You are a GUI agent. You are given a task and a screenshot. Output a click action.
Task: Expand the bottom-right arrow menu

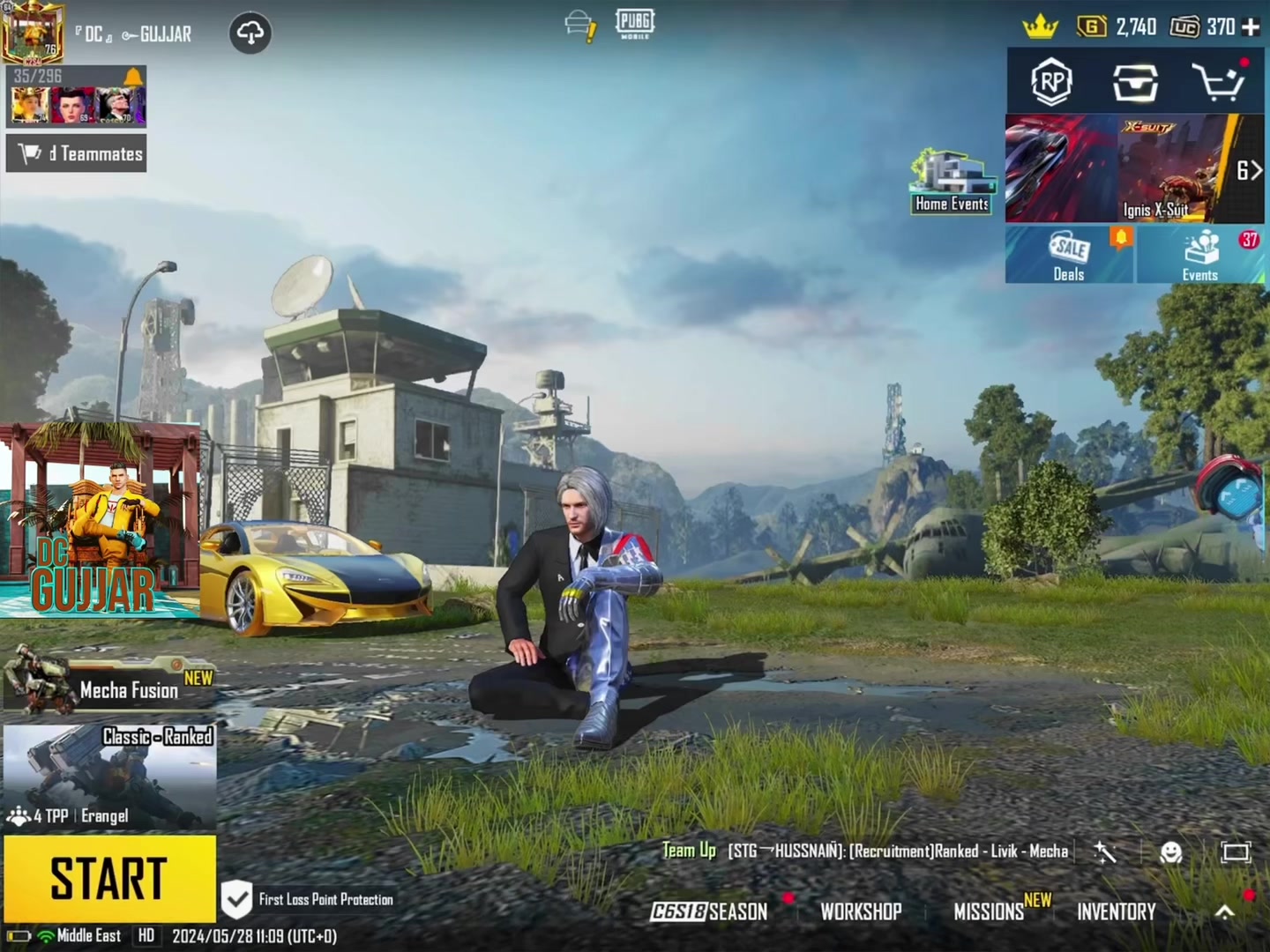click(1225, 912)
